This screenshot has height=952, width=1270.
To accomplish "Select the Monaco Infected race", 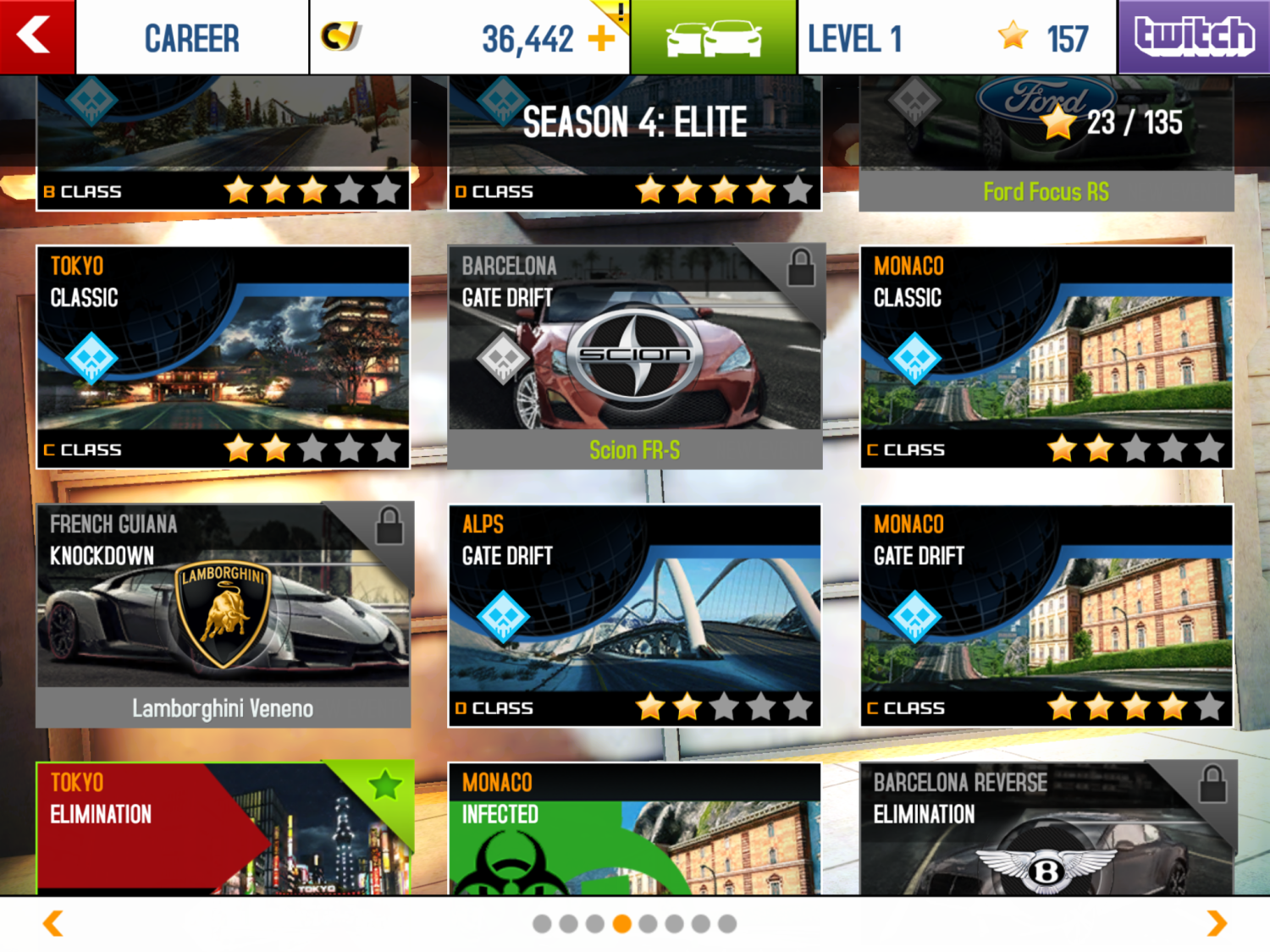I will point(634,828).
